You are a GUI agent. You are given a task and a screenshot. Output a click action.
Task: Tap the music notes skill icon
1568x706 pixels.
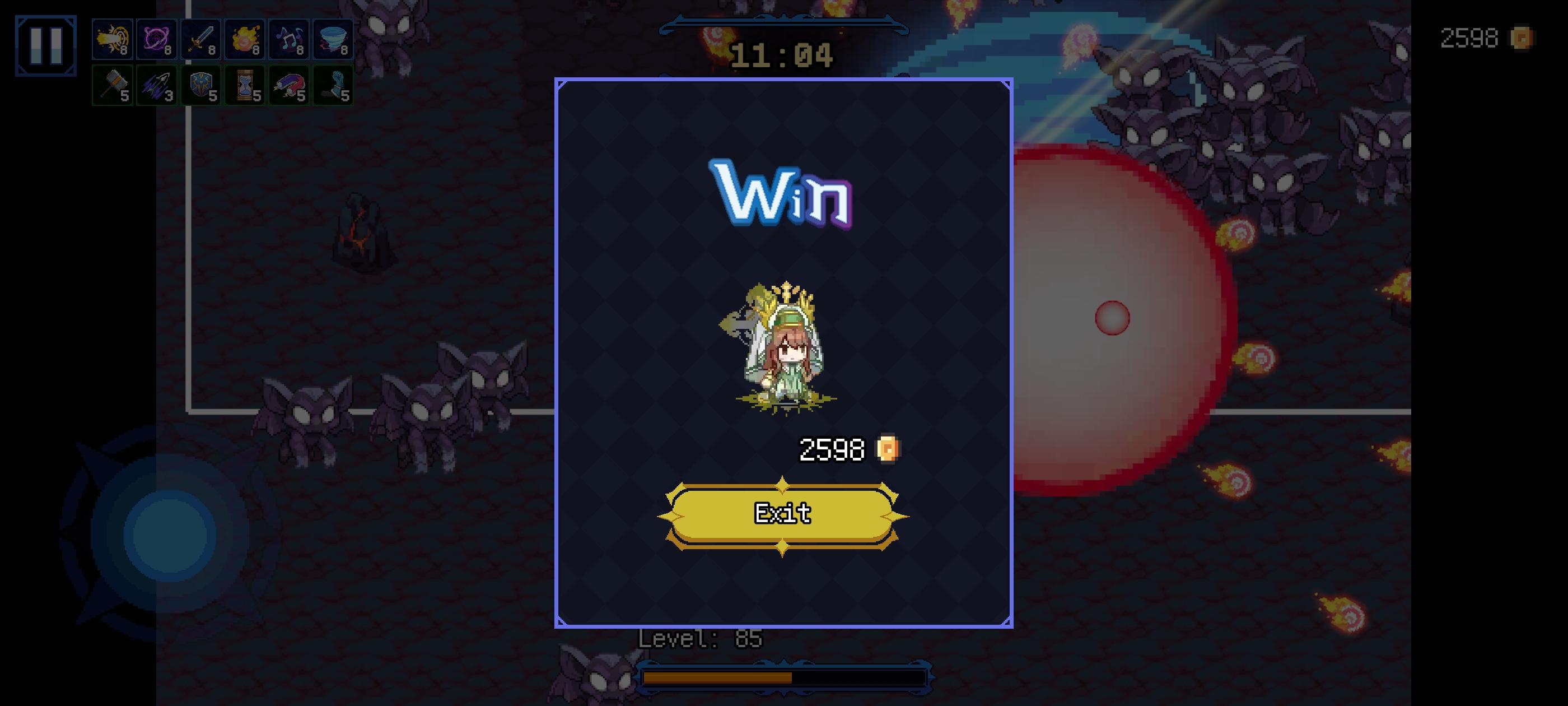pyautogui.click(x=290, y=39)
